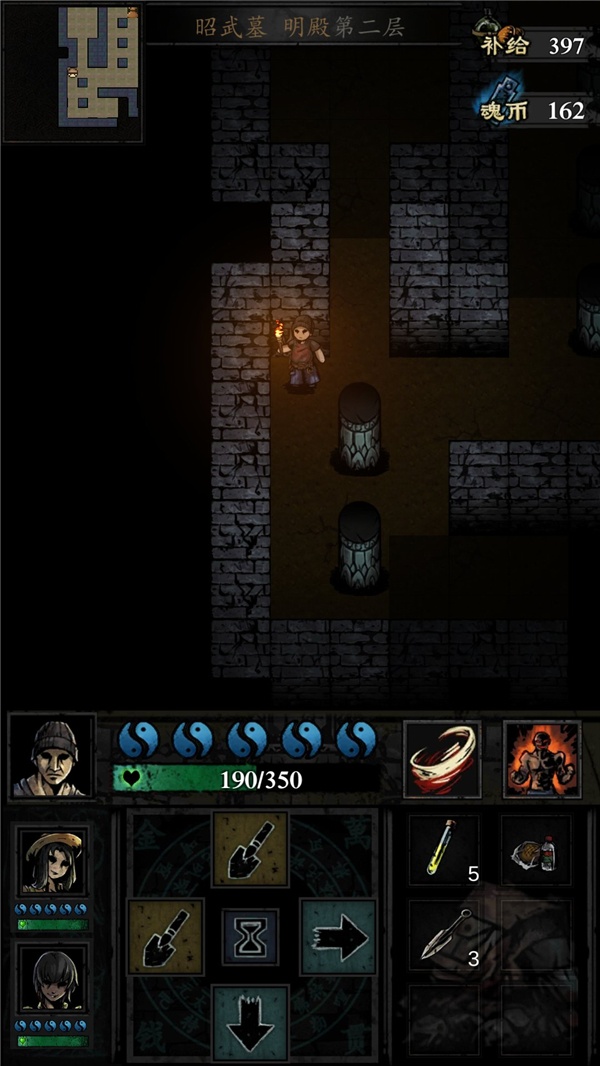Activate the whirlwind slash skill
Image resolution: width=600 pixels, height=1066 pixels.
442,758
